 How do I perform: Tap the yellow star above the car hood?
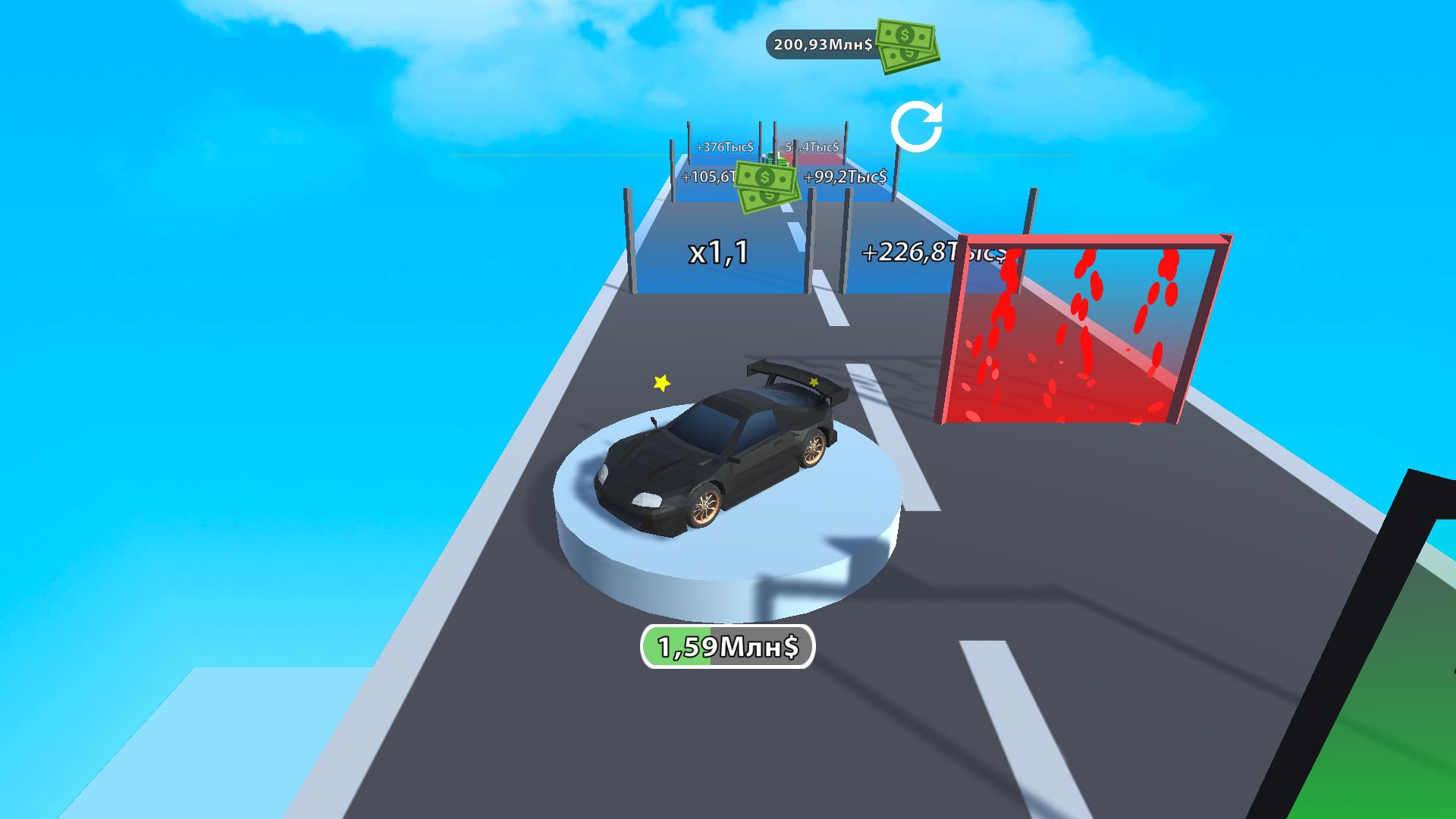coord(661,383)
